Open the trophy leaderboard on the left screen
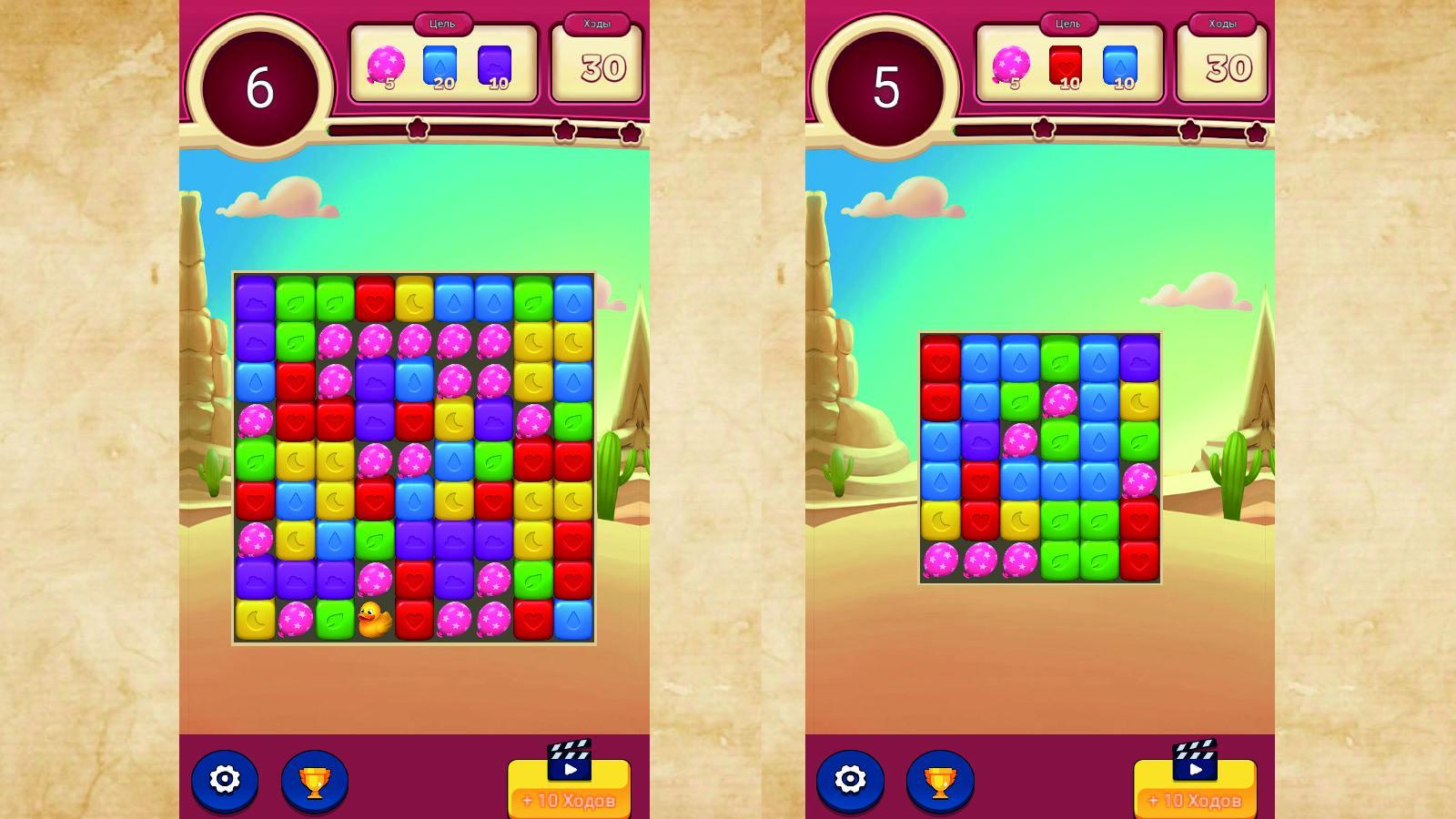The height and width of the screenshot is (819, 1456). pyautogui.click(x=313, y=779)
